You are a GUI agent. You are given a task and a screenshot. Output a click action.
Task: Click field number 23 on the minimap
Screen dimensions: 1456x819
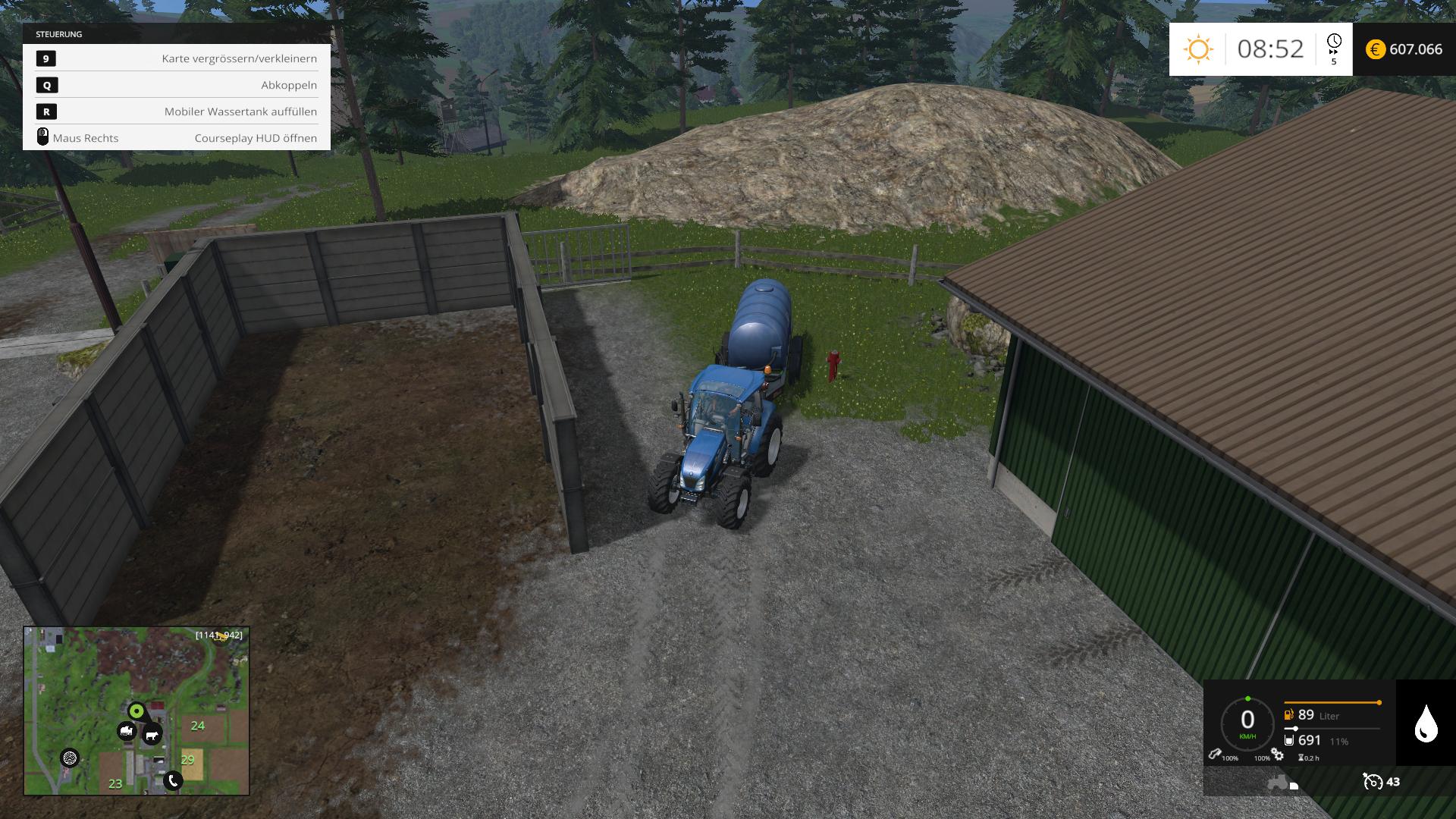115,783
